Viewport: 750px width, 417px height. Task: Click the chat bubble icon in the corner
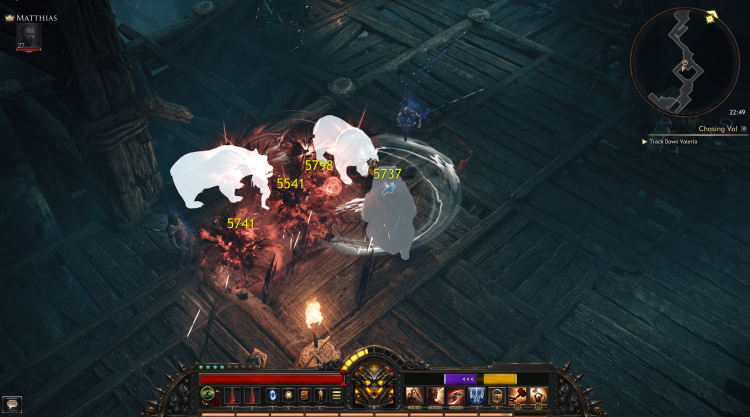[x=13, y=403]
